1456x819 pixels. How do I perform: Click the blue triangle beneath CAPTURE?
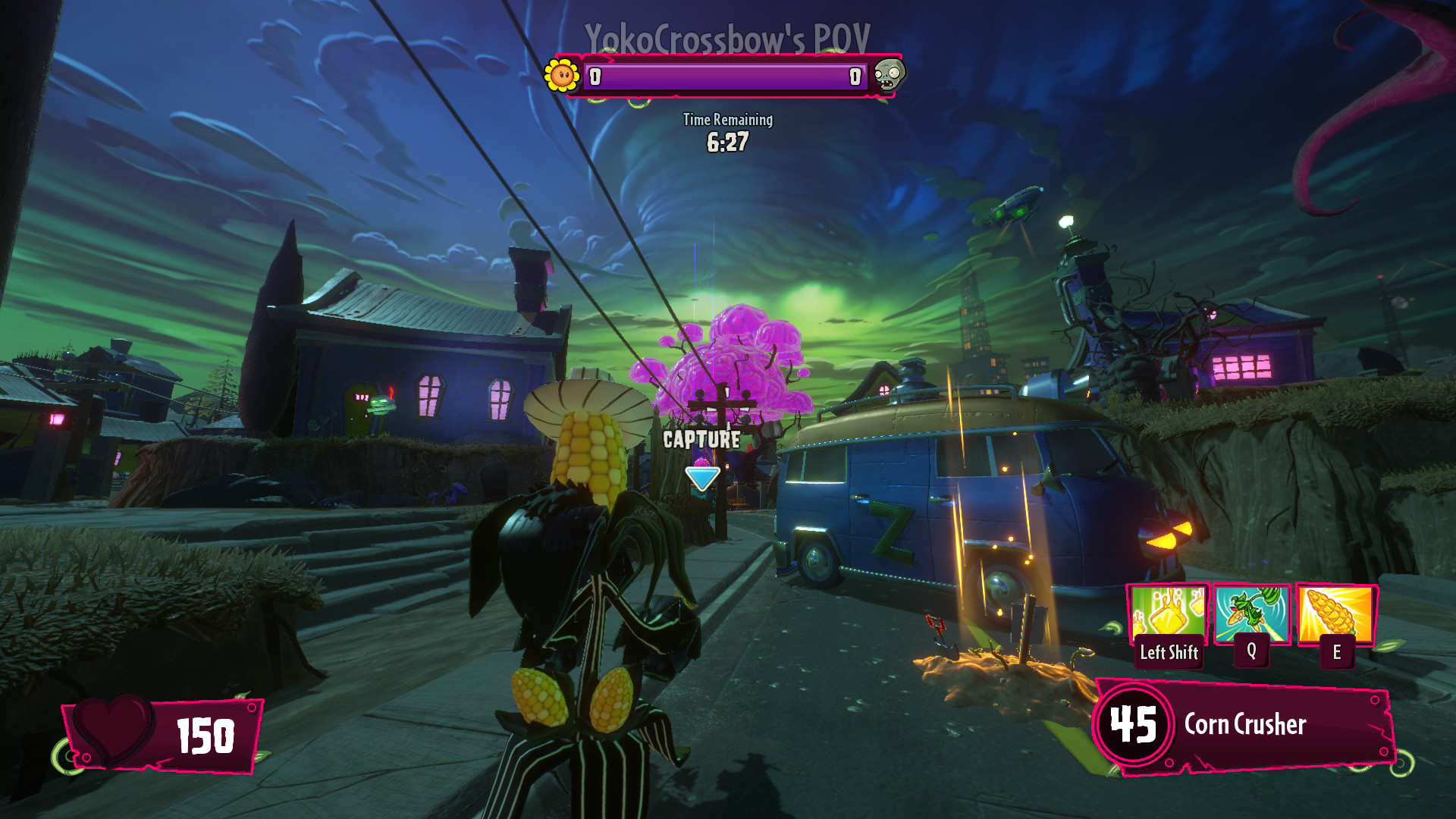tap(701, 478)
